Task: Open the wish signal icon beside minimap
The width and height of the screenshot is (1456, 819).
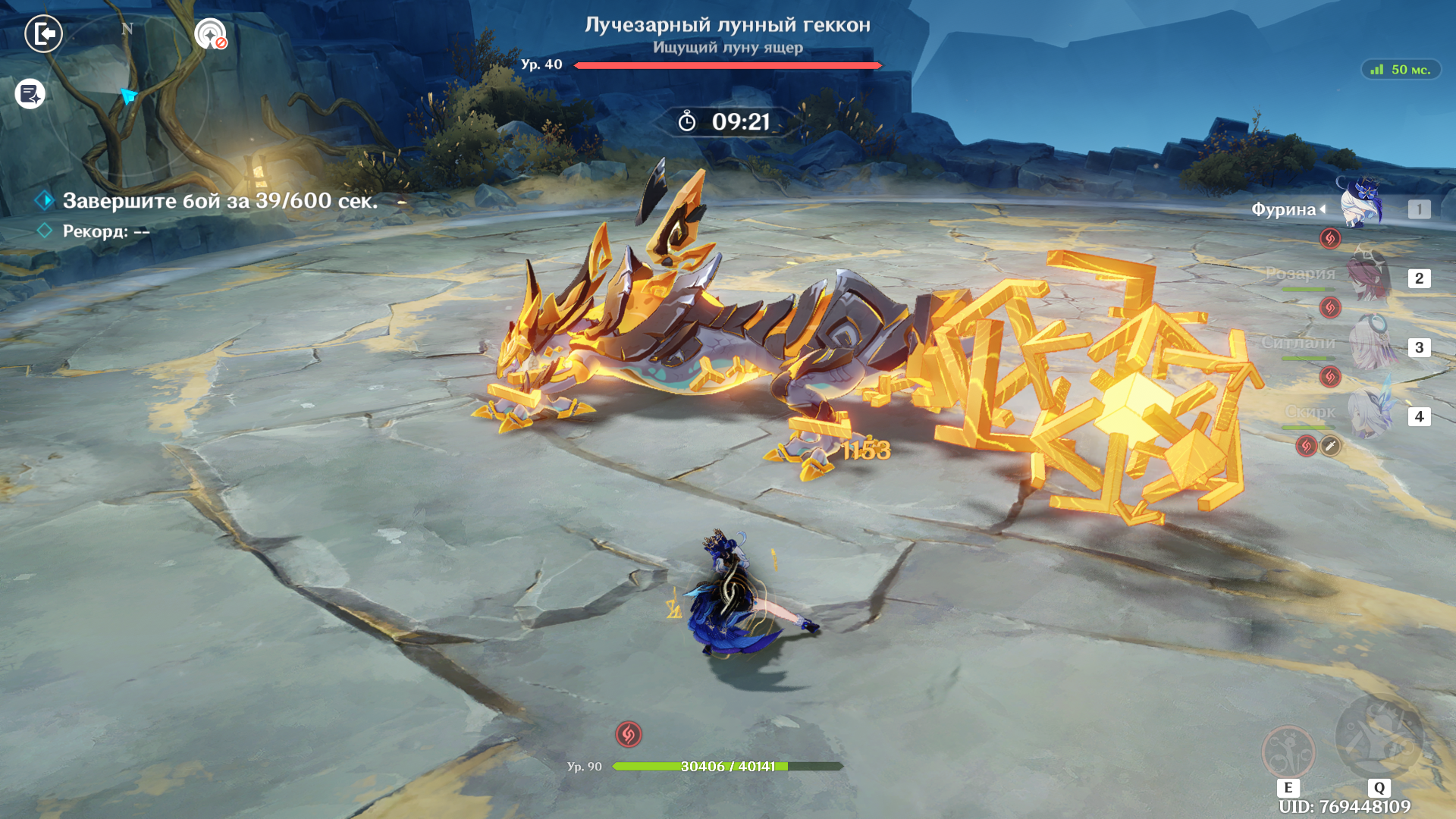Action: (210, 34)
